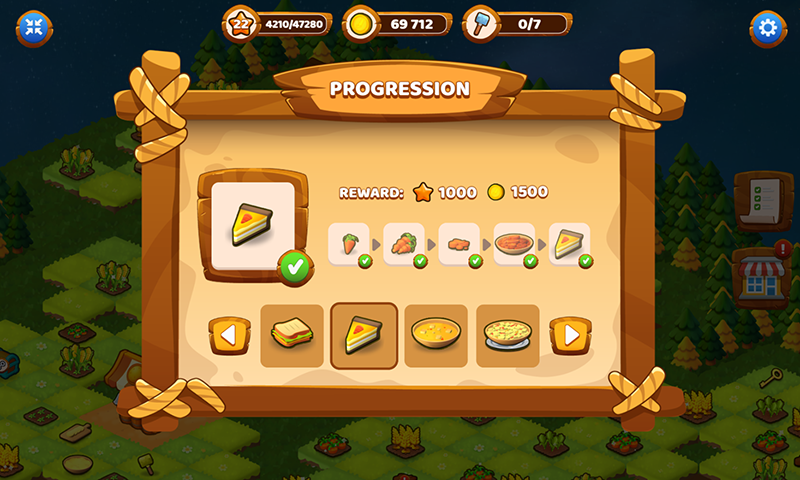Show next recipes with the right arrow
The height and width of the screenshot is (480, 800).
coord(571,335)
